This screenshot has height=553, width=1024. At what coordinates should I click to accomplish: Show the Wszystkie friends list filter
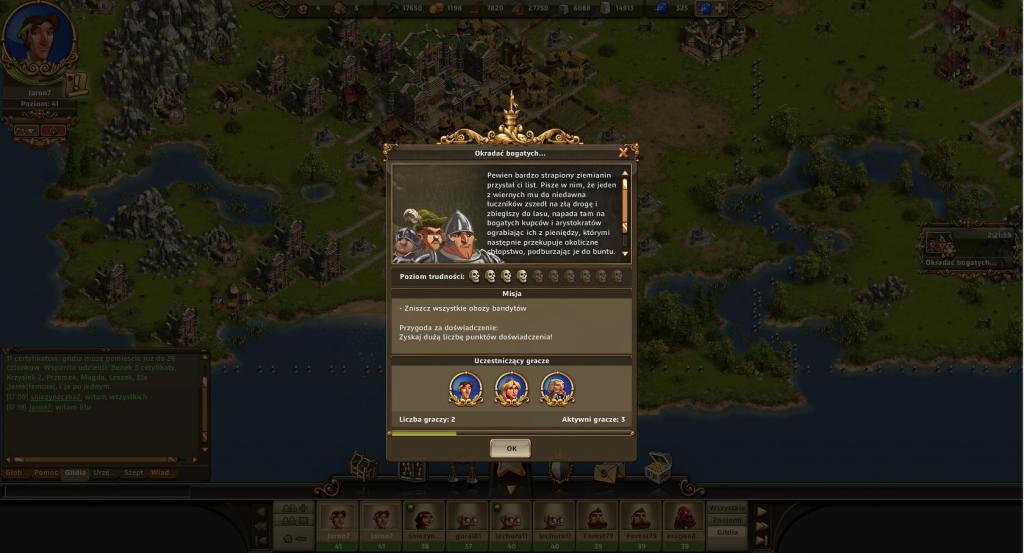click(727, 507)
